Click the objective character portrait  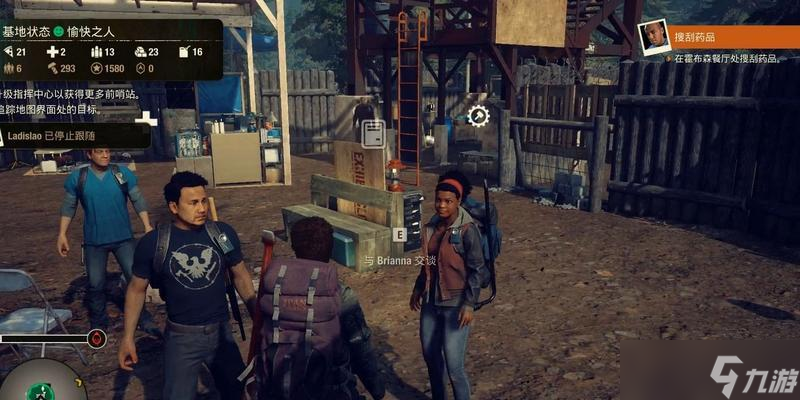(654, 36)
